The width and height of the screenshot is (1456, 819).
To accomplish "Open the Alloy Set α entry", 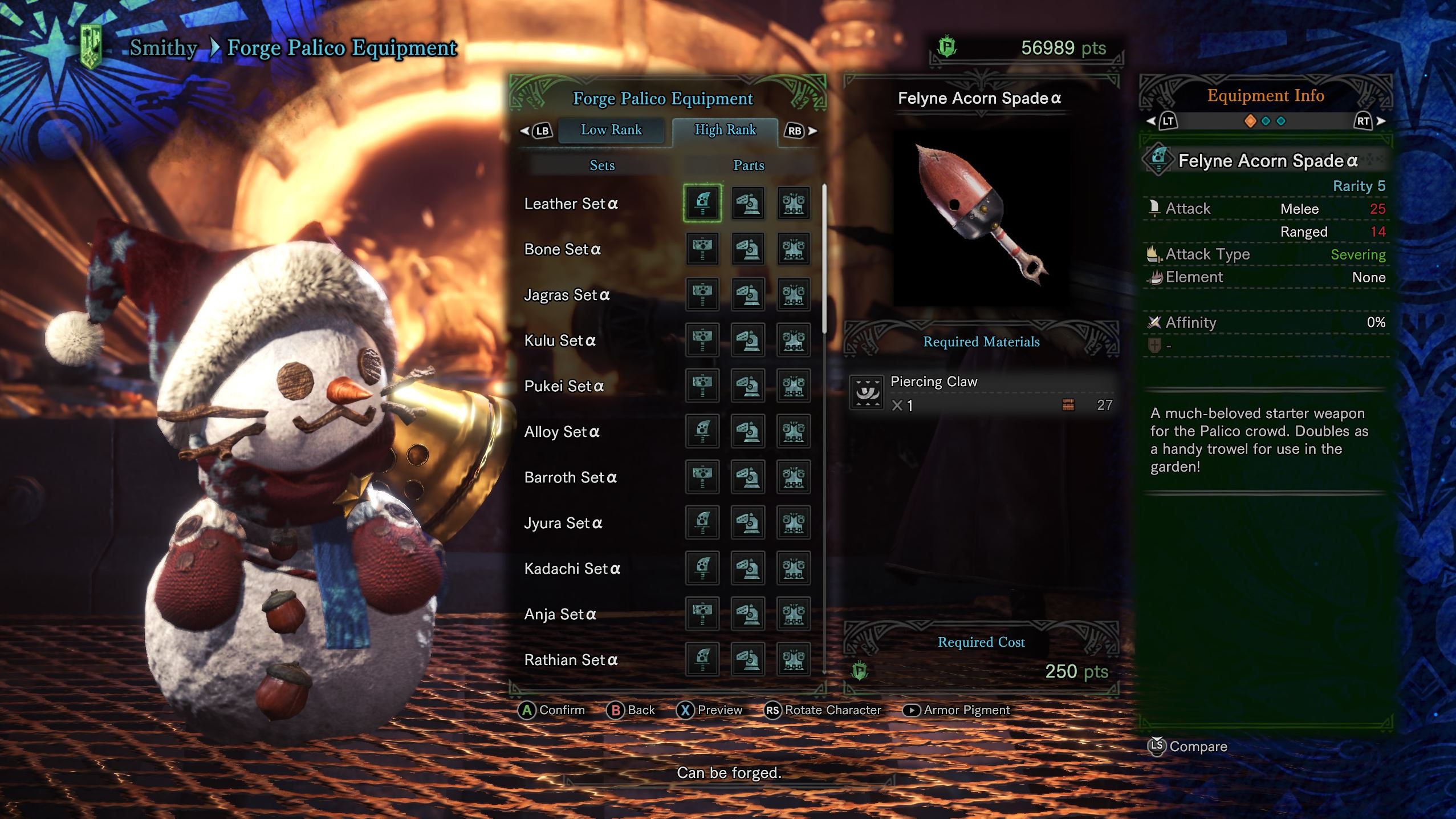I will click(562, 432).
